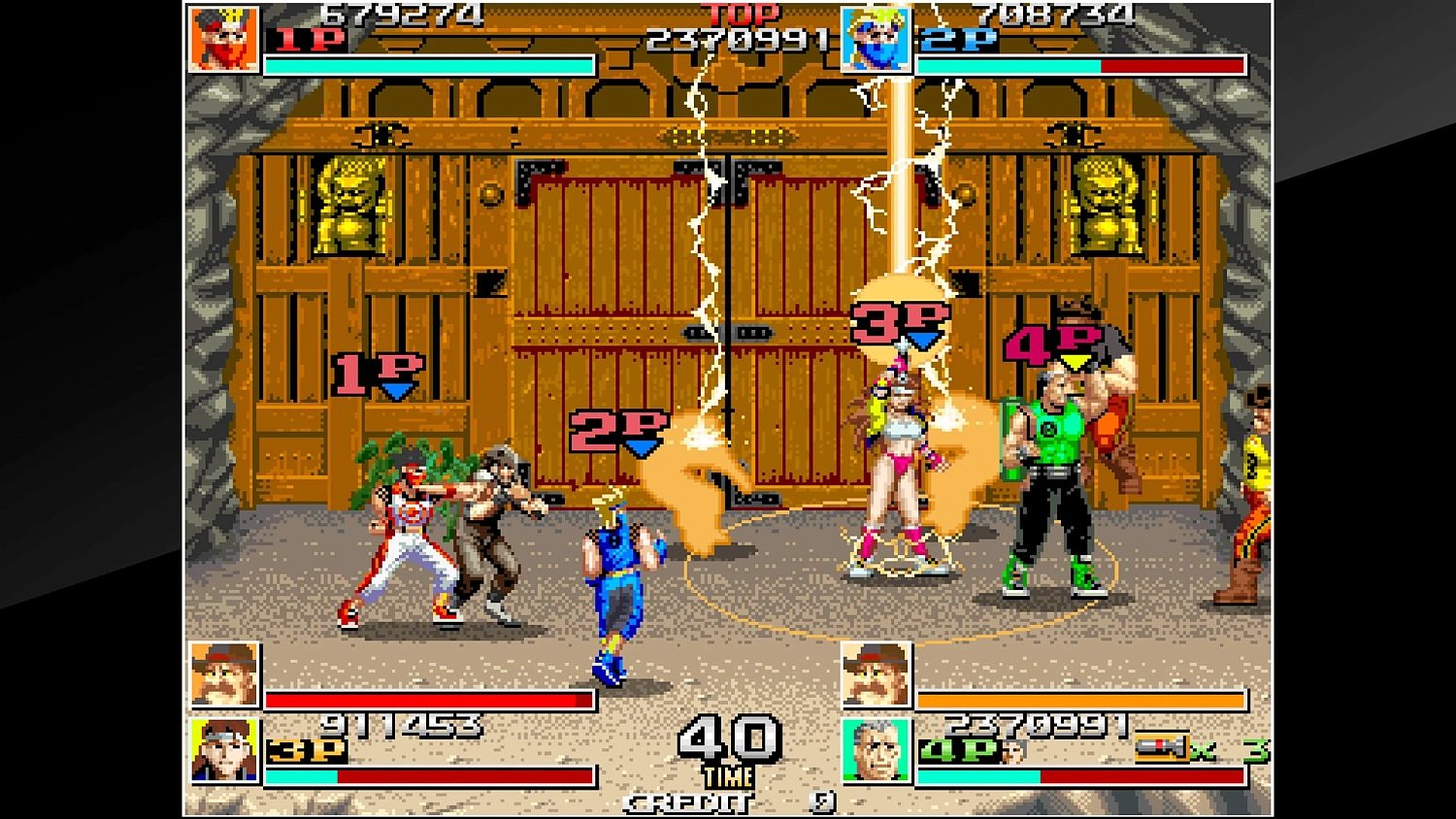1456x819 pixels.
Task: Click the 1P marker above the white-clad fighter
Action: [374, 372]
